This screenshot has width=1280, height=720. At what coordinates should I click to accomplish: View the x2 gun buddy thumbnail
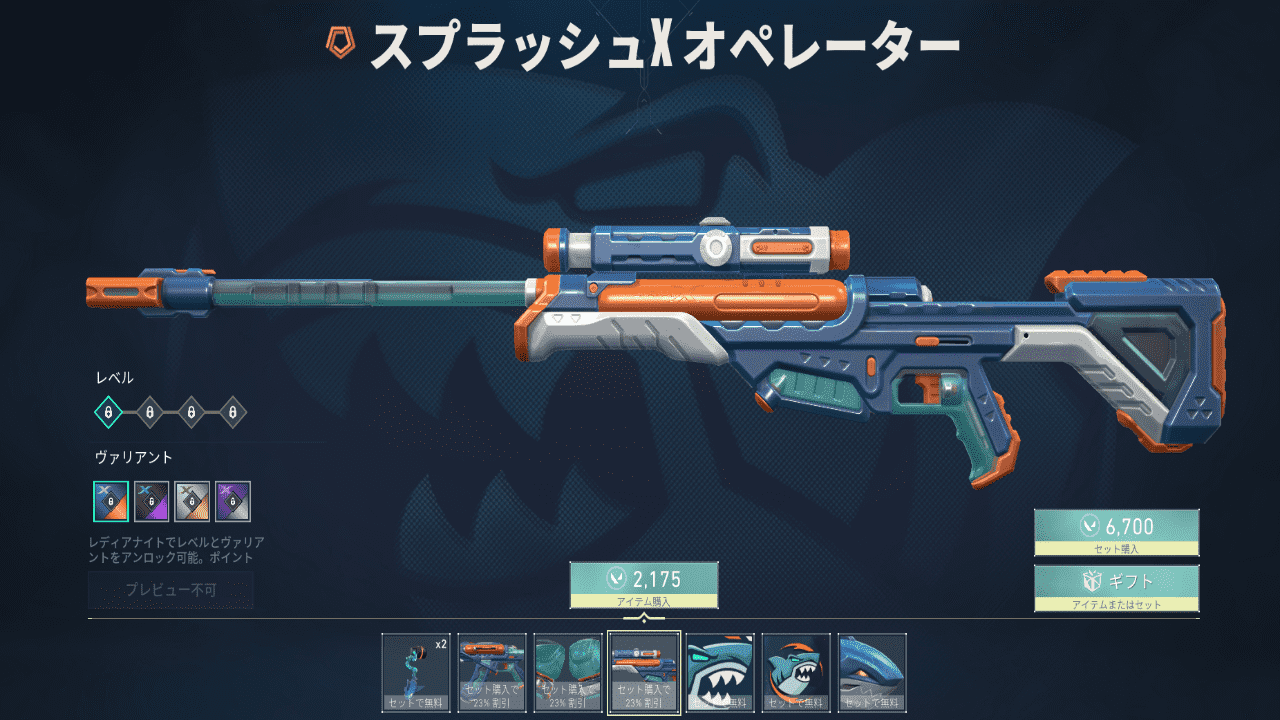click(416, 672)
